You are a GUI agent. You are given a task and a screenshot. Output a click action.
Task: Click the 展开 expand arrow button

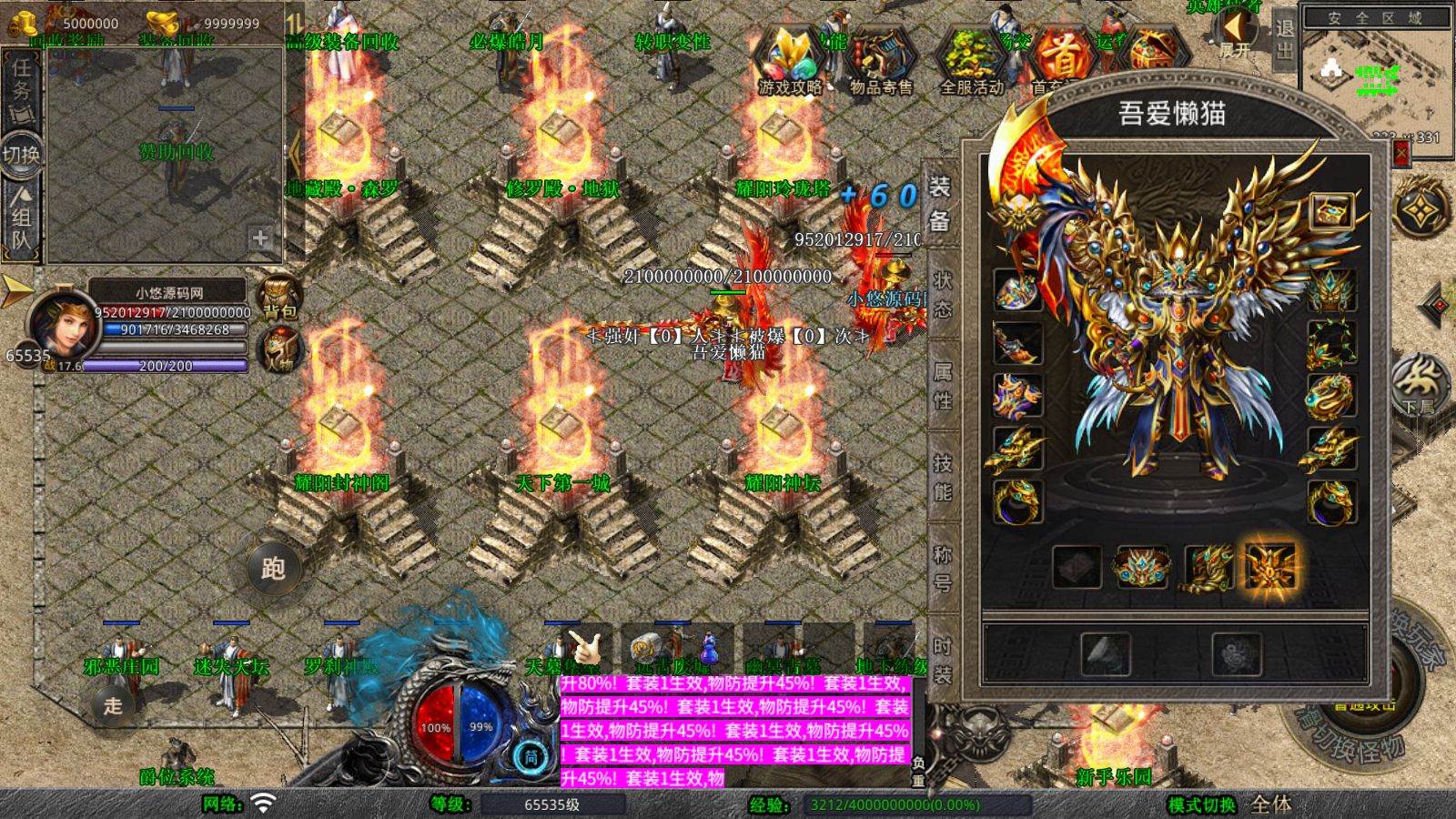coord(1234,35)
